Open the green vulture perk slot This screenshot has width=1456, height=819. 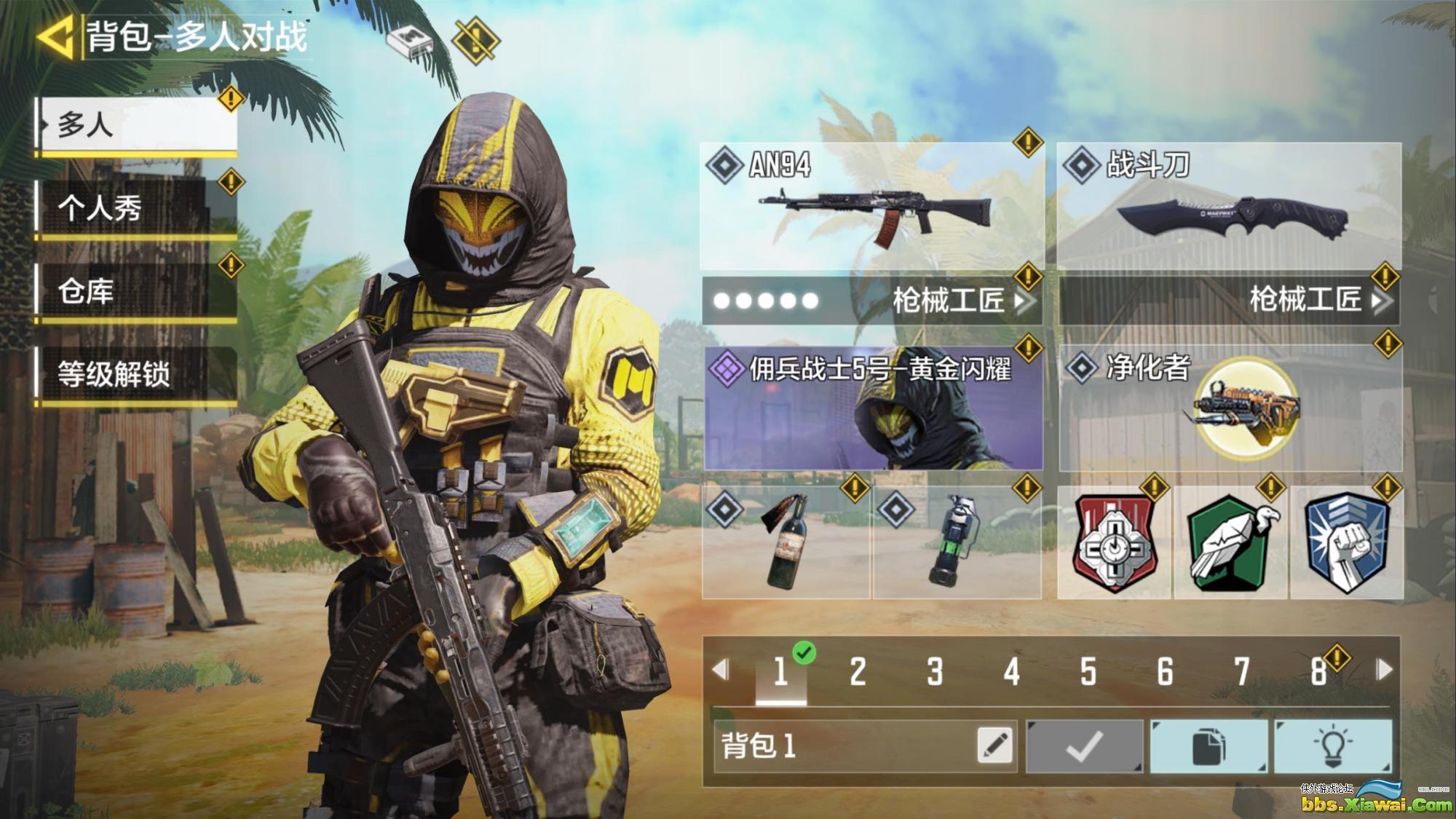click(1230, 542)
